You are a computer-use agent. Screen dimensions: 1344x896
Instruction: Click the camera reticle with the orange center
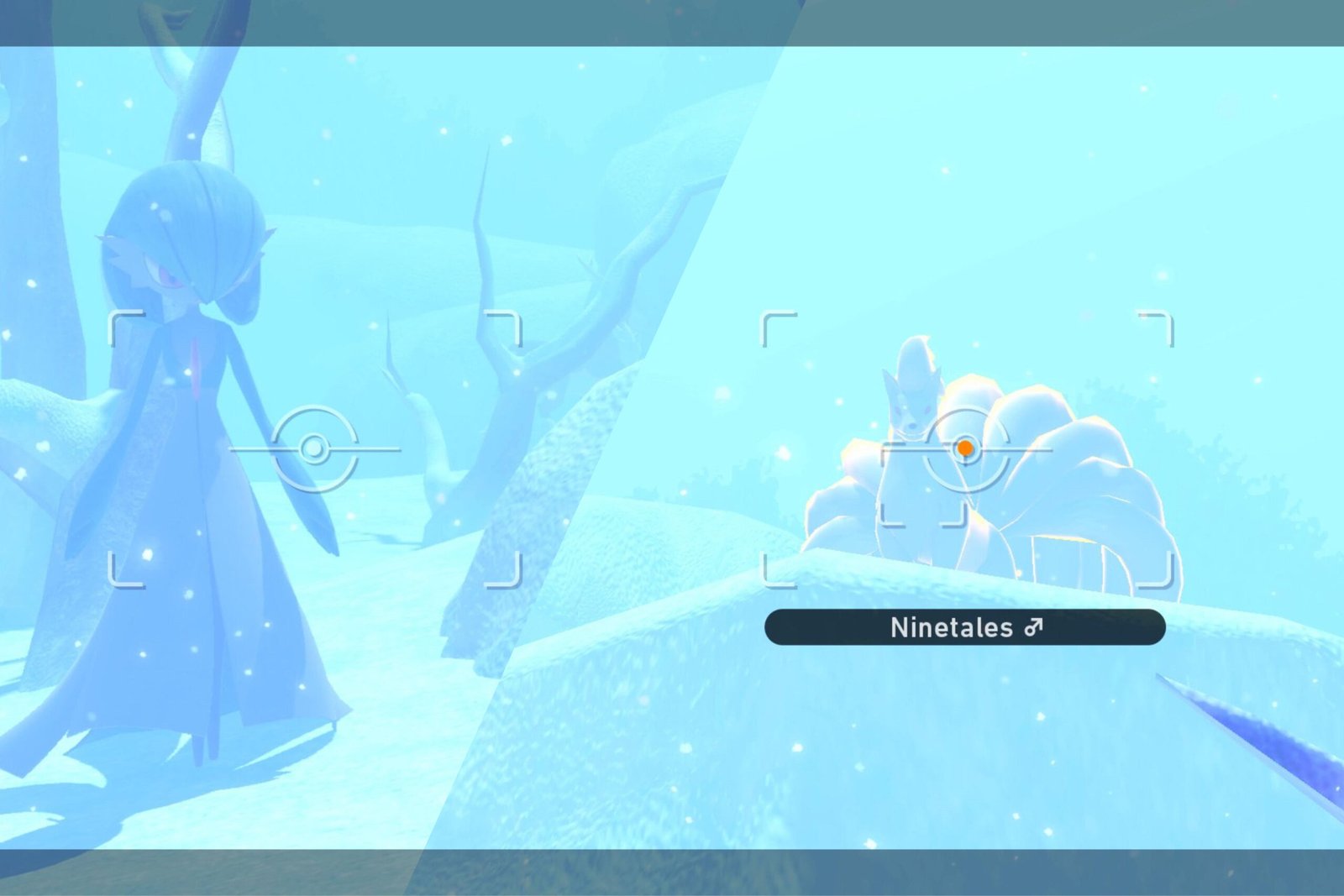pos(965,448)
